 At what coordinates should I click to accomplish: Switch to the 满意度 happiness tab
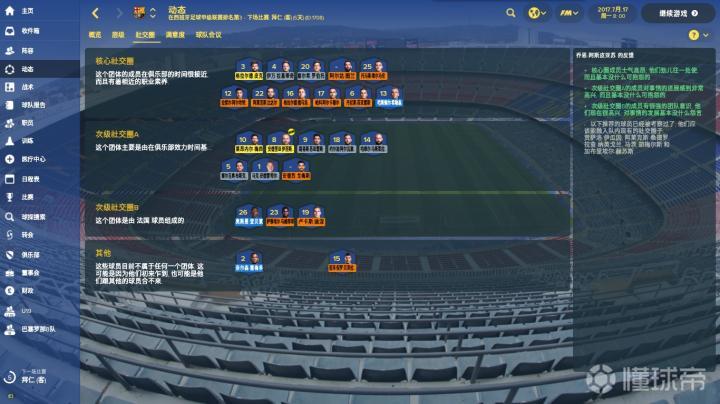pyautogui.click(x=175, y=34)
